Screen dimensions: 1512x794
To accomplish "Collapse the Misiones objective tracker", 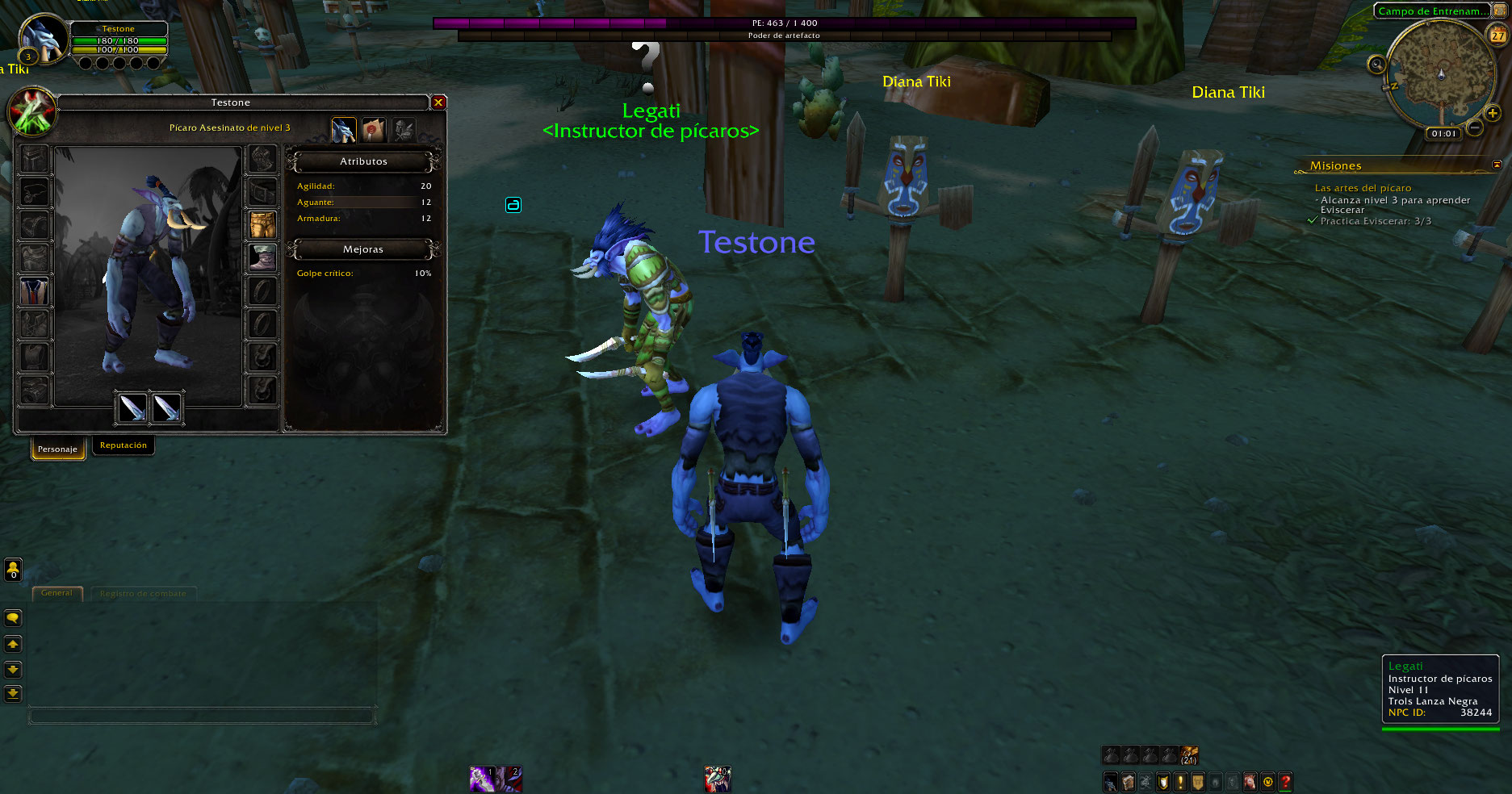I will 1497,165.
